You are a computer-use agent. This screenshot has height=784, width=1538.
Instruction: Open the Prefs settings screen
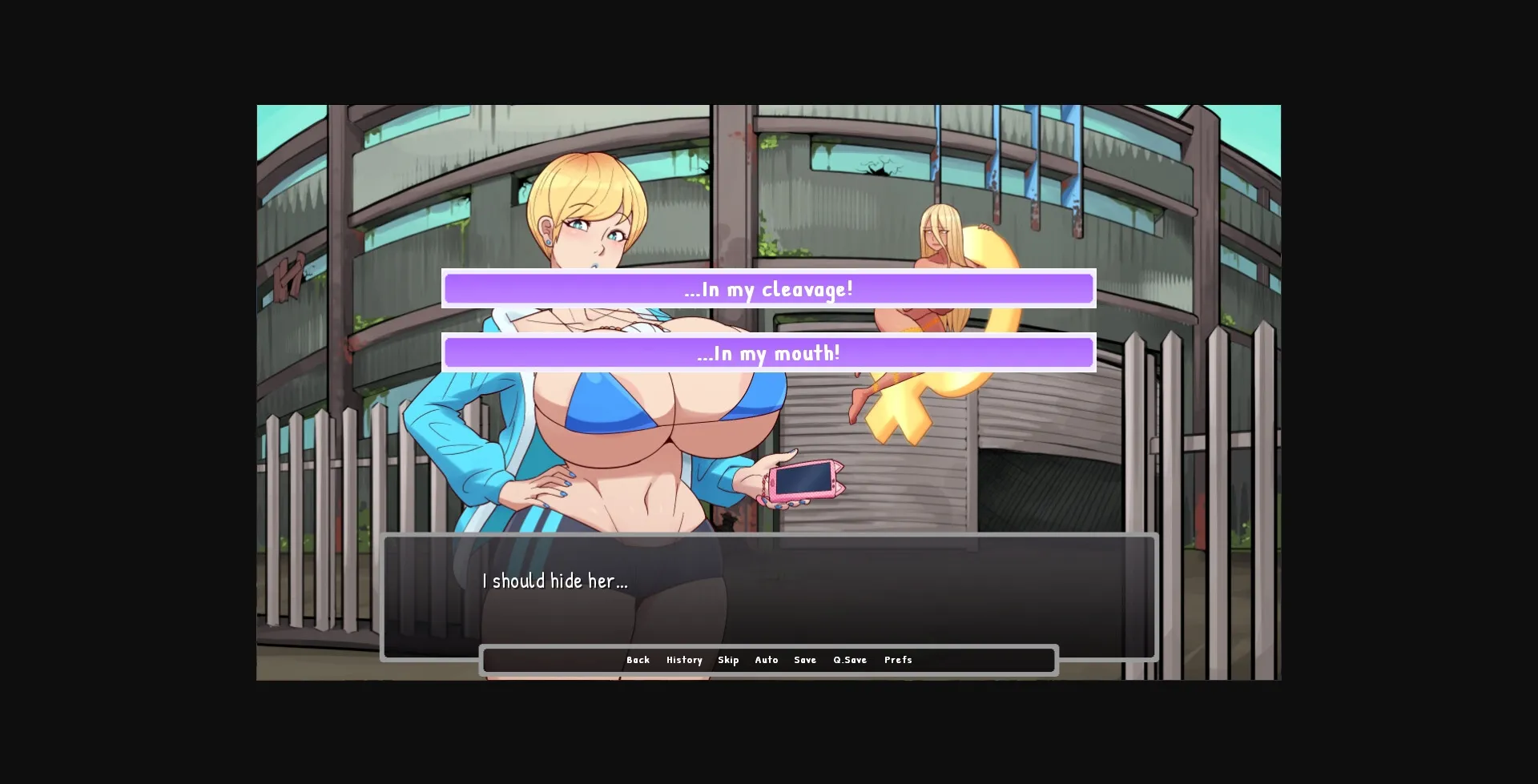pyautogui.click(x=898, y=660)
